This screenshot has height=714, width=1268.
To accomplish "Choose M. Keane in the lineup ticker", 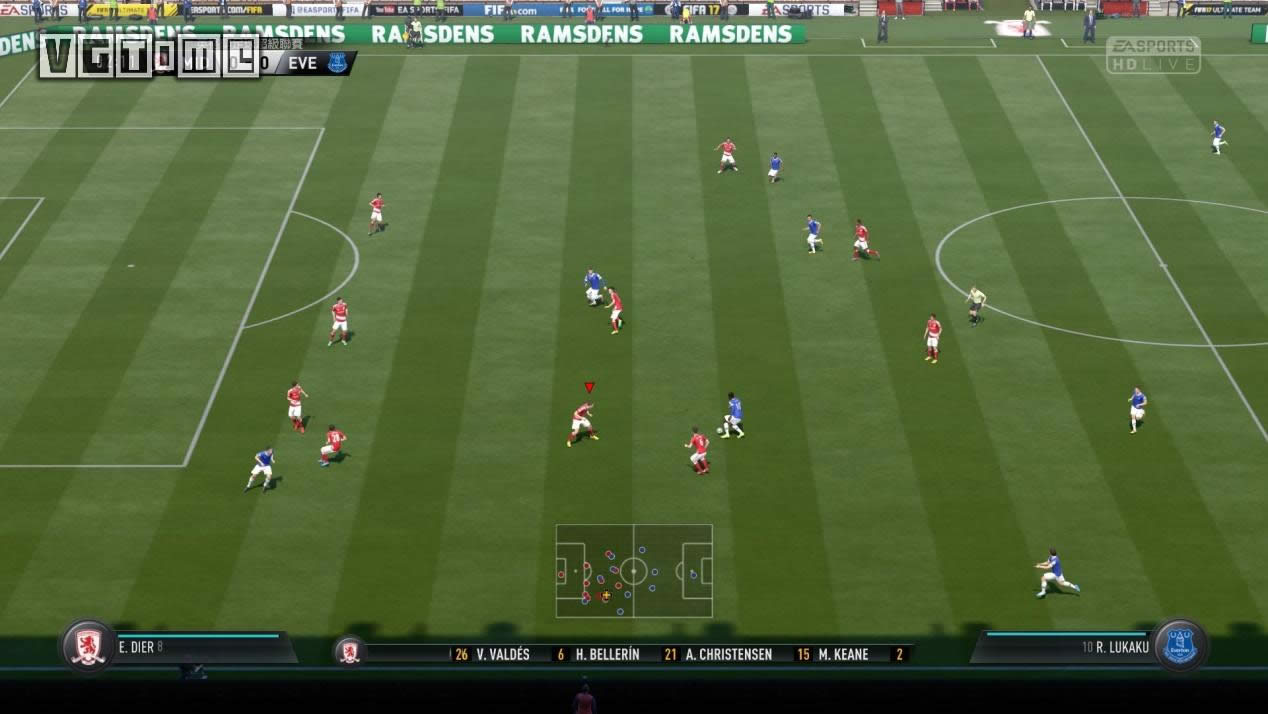I will pos(842,654).
